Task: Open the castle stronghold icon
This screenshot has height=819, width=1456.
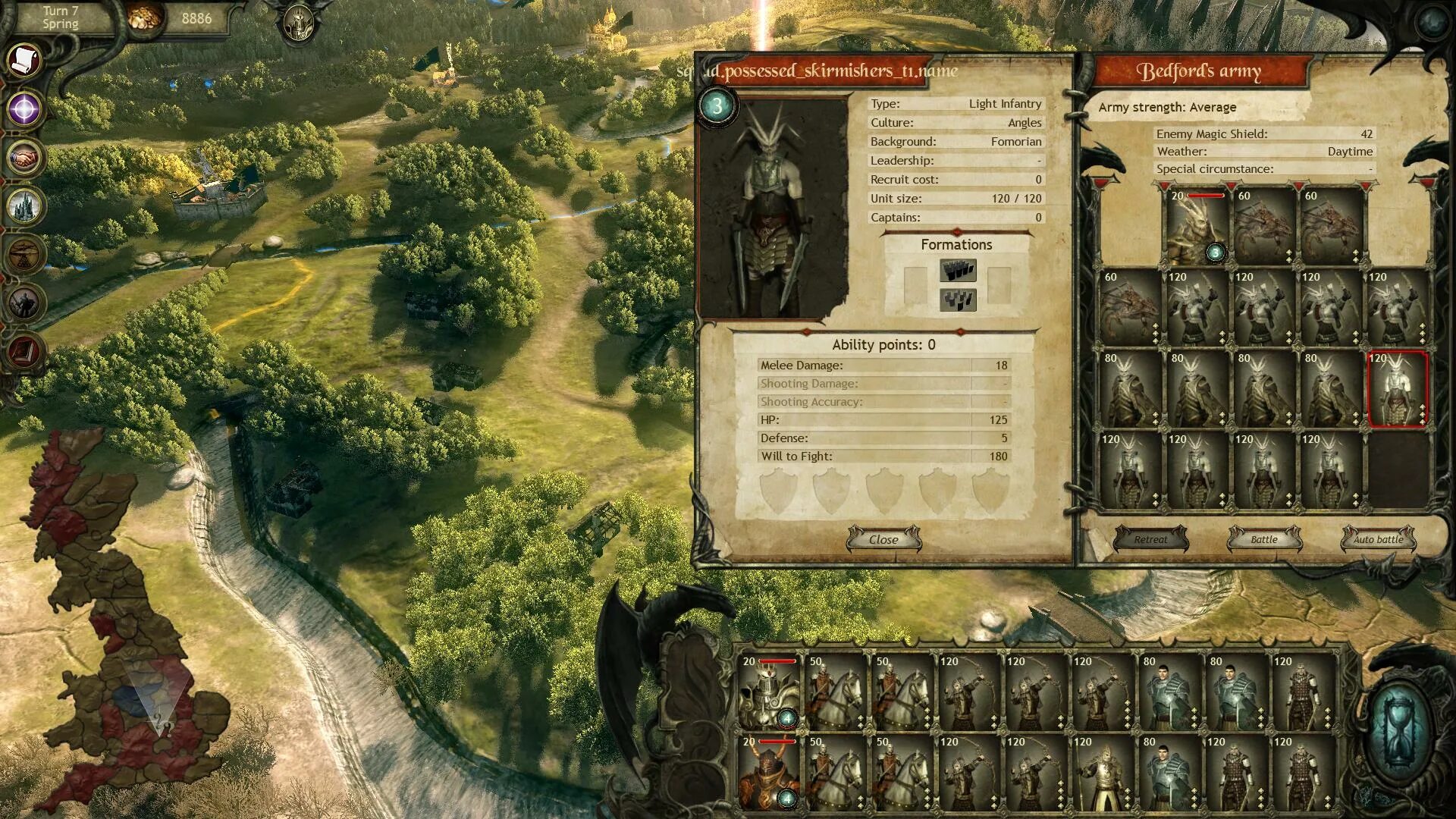Action: tap(24, 206)
